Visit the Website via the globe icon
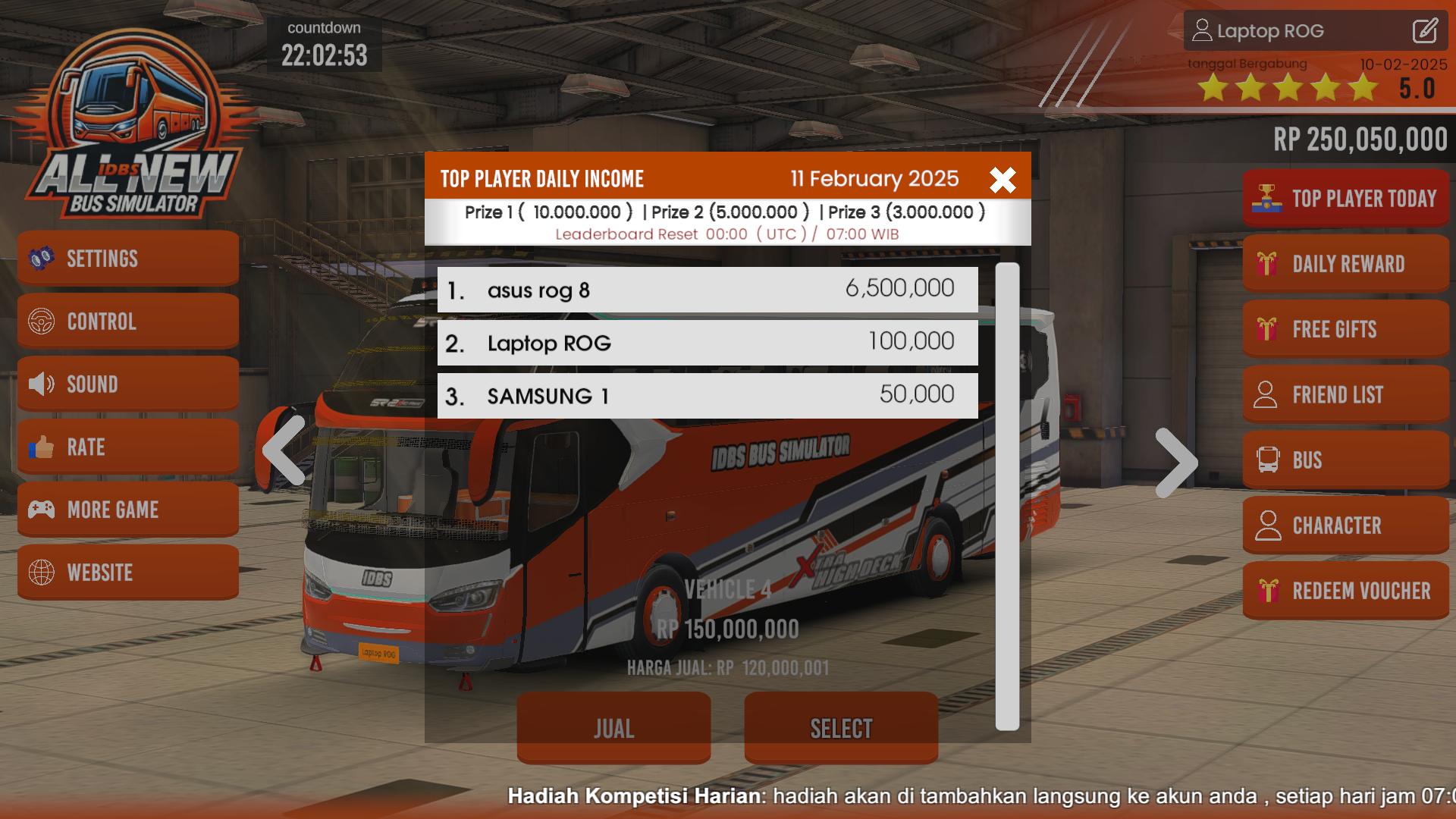 pyautogui.click(x=42, y=573)
